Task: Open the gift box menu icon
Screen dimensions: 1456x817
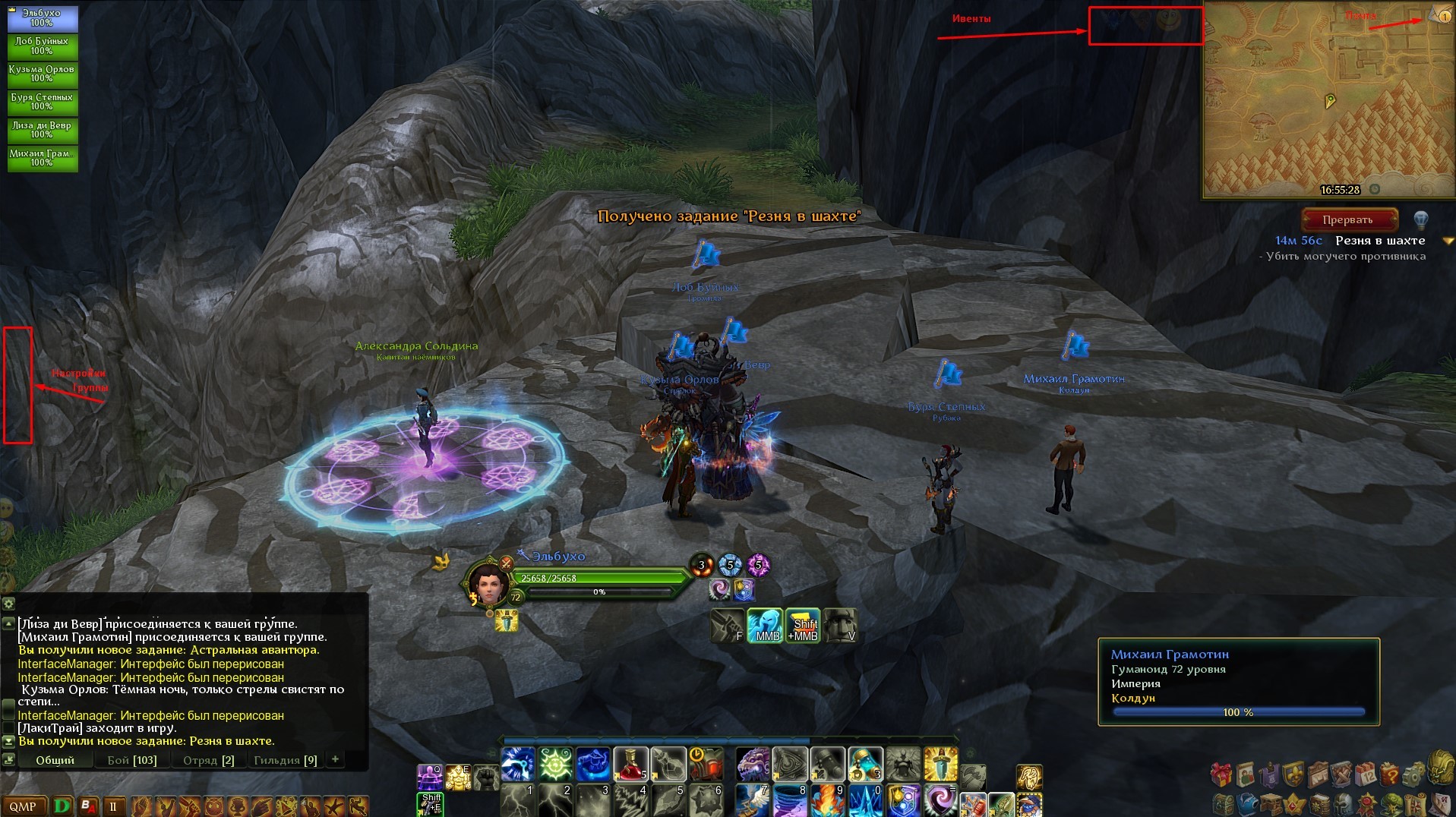Action: click(x=1221, y=774)
